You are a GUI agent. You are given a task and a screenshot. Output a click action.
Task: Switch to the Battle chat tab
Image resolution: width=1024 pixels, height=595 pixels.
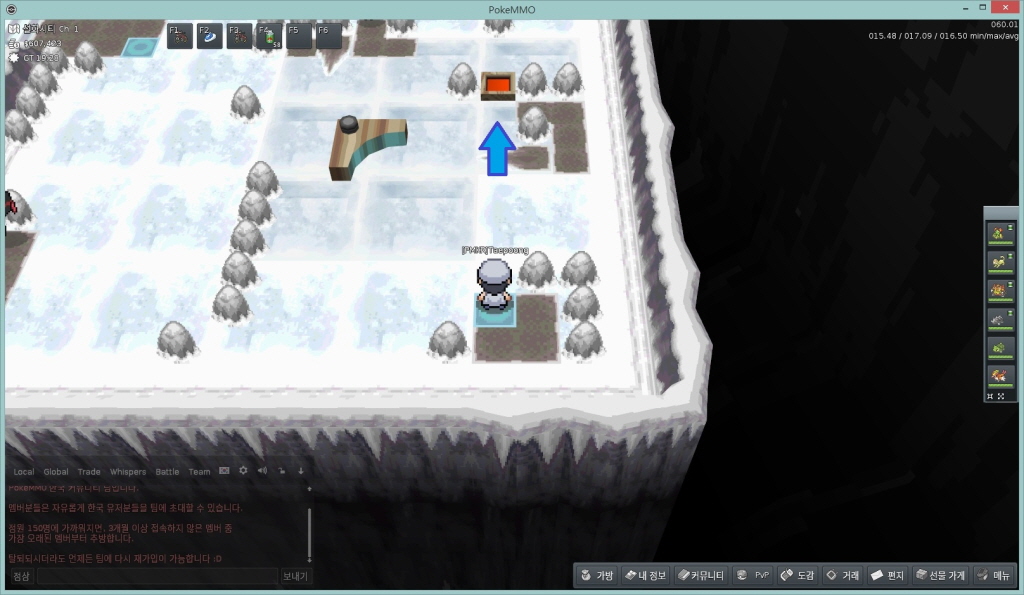tap(167, 472)
